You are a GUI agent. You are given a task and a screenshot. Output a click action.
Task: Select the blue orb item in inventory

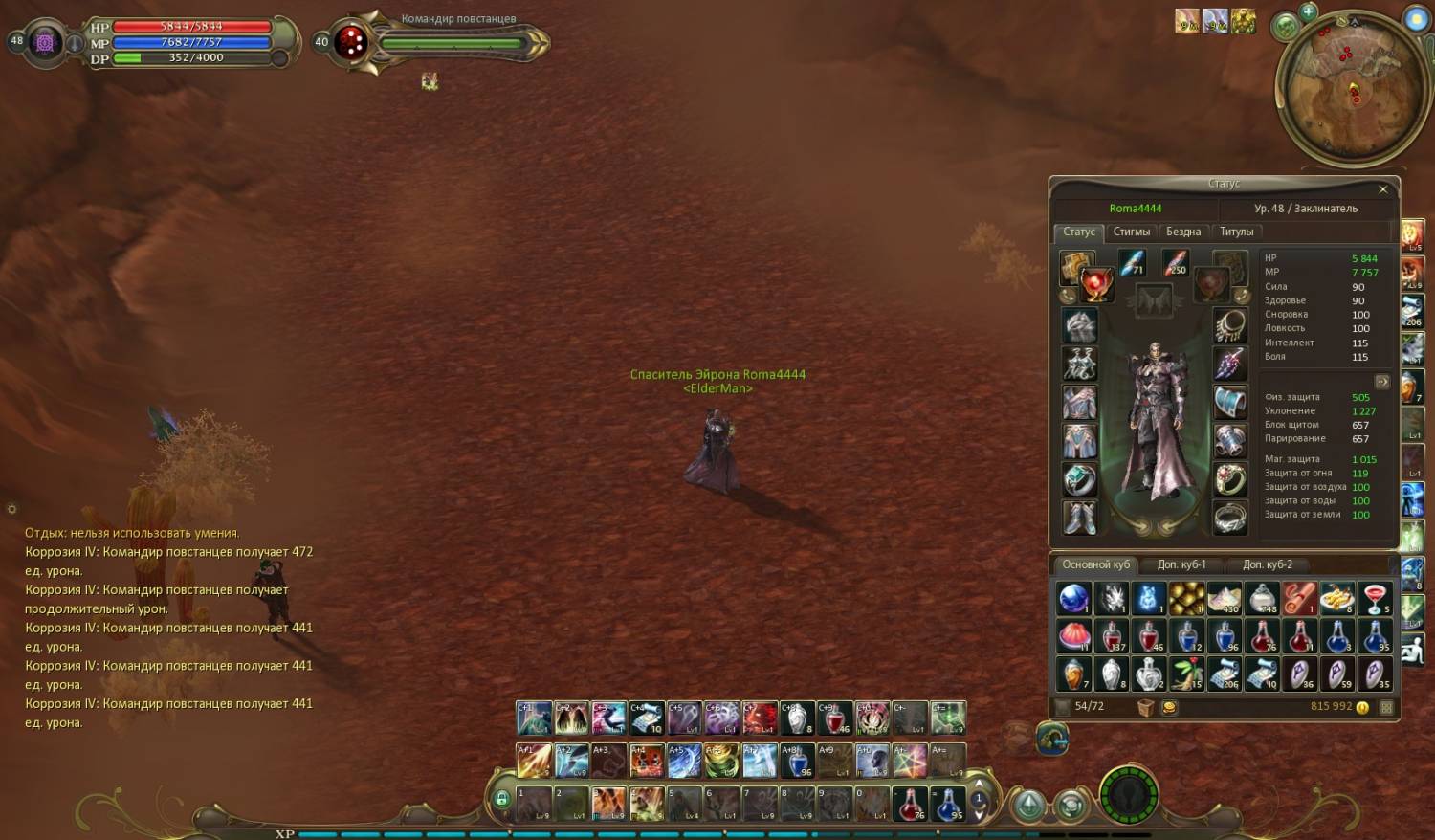pos(1073,598)
